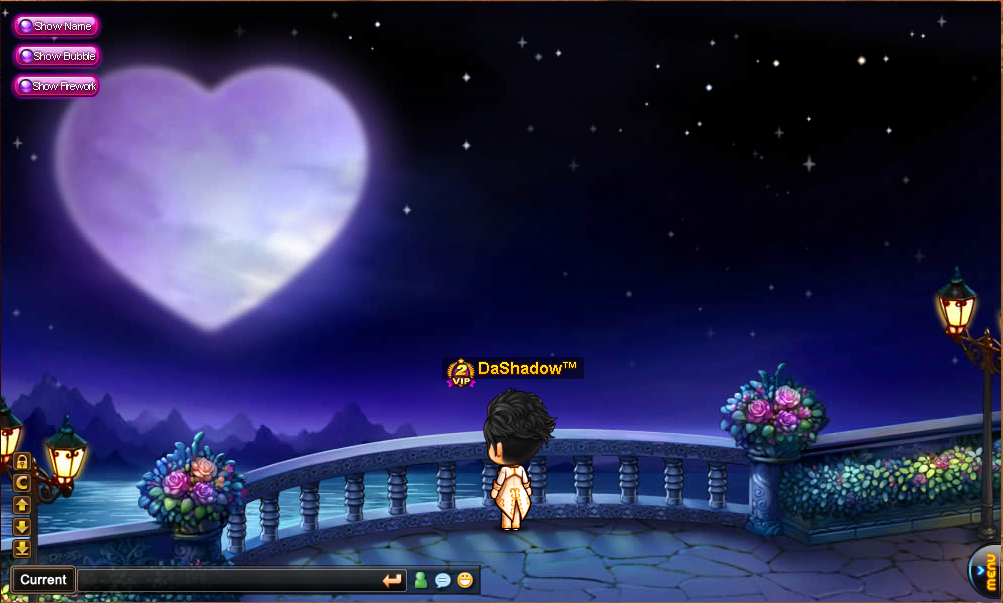Click the single down-arrow chat button
Viewport: 1003px width, 603px height.
21,526
